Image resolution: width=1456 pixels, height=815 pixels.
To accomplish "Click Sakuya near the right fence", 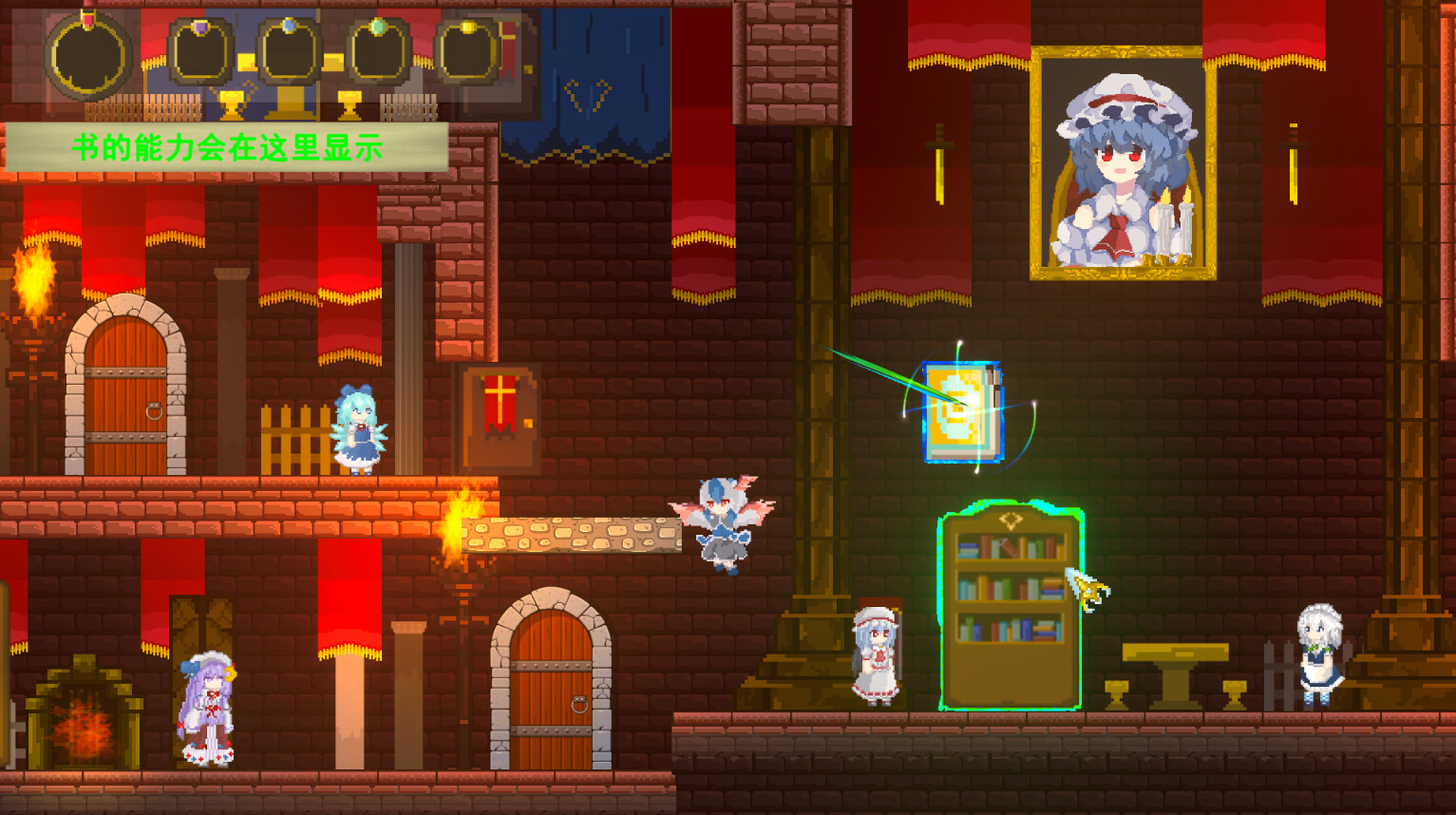I will 1319,655.
